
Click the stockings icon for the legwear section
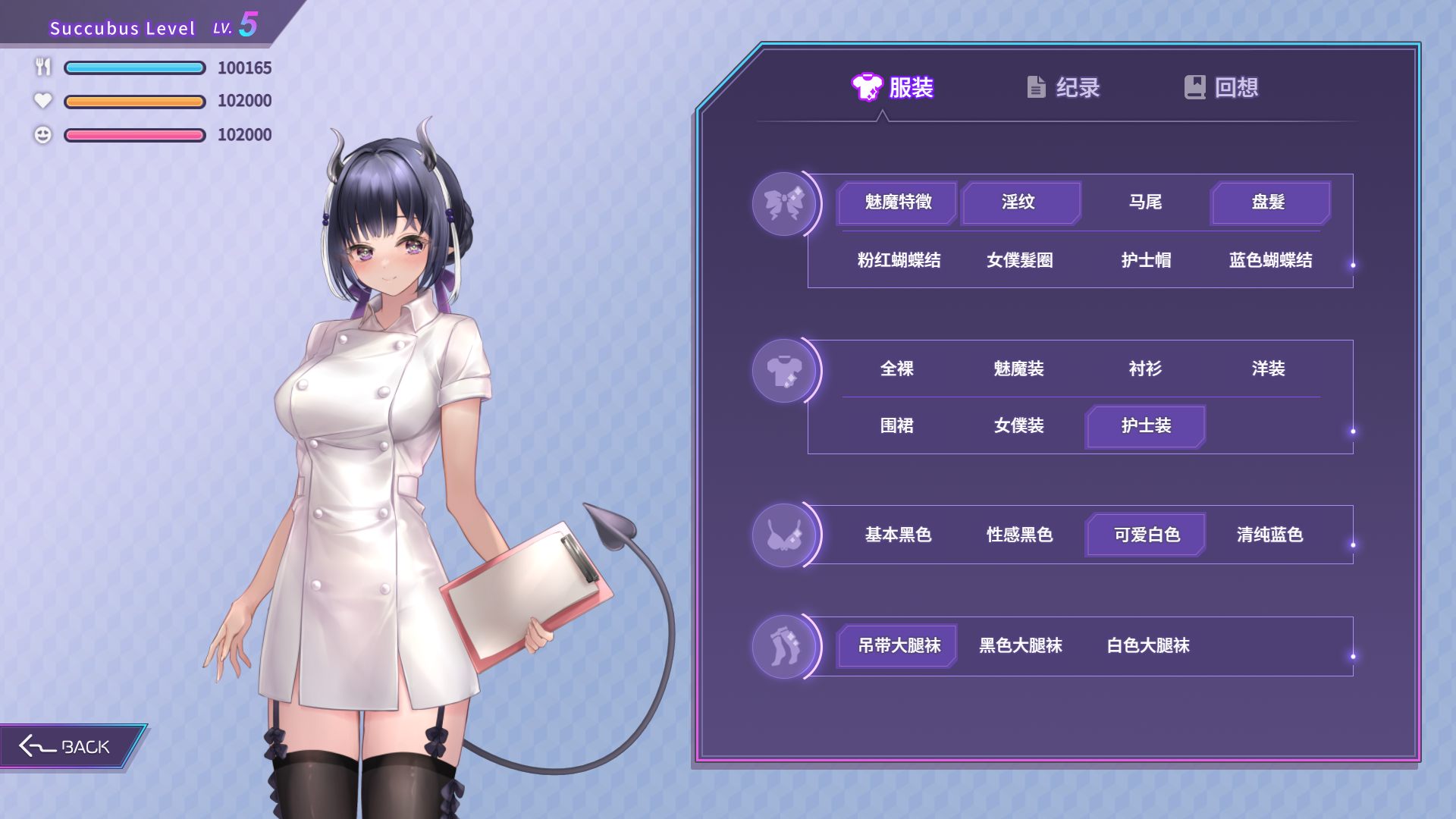tap(785, 645)
